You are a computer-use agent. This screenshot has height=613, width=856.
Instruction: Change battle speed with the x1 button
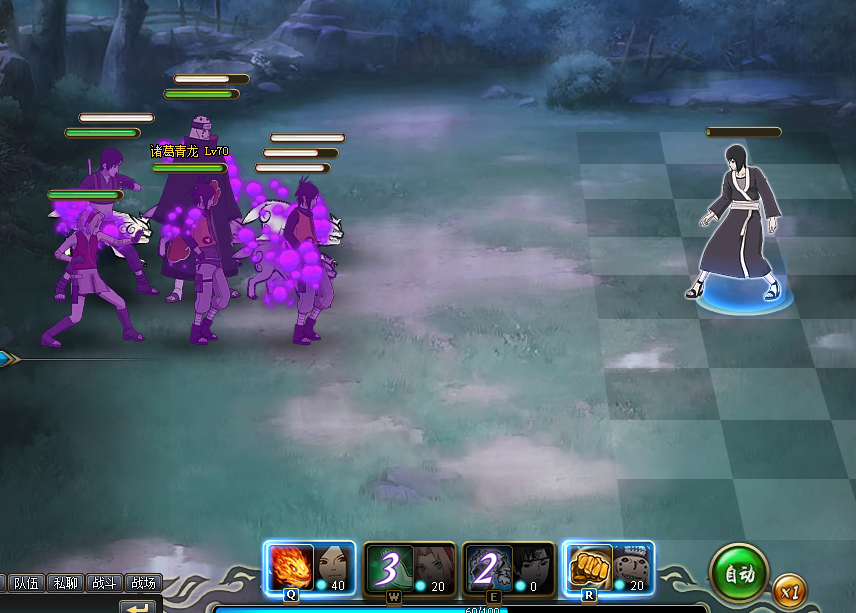(790, 591)
